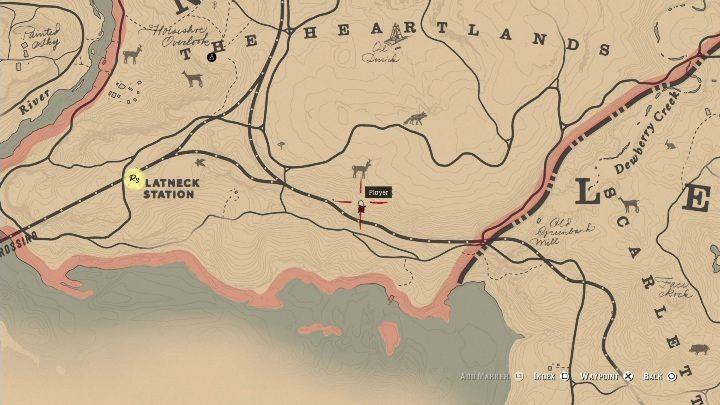
Task: Click the boar icon in Scarlett Meadows
Action: pos(698,348)
